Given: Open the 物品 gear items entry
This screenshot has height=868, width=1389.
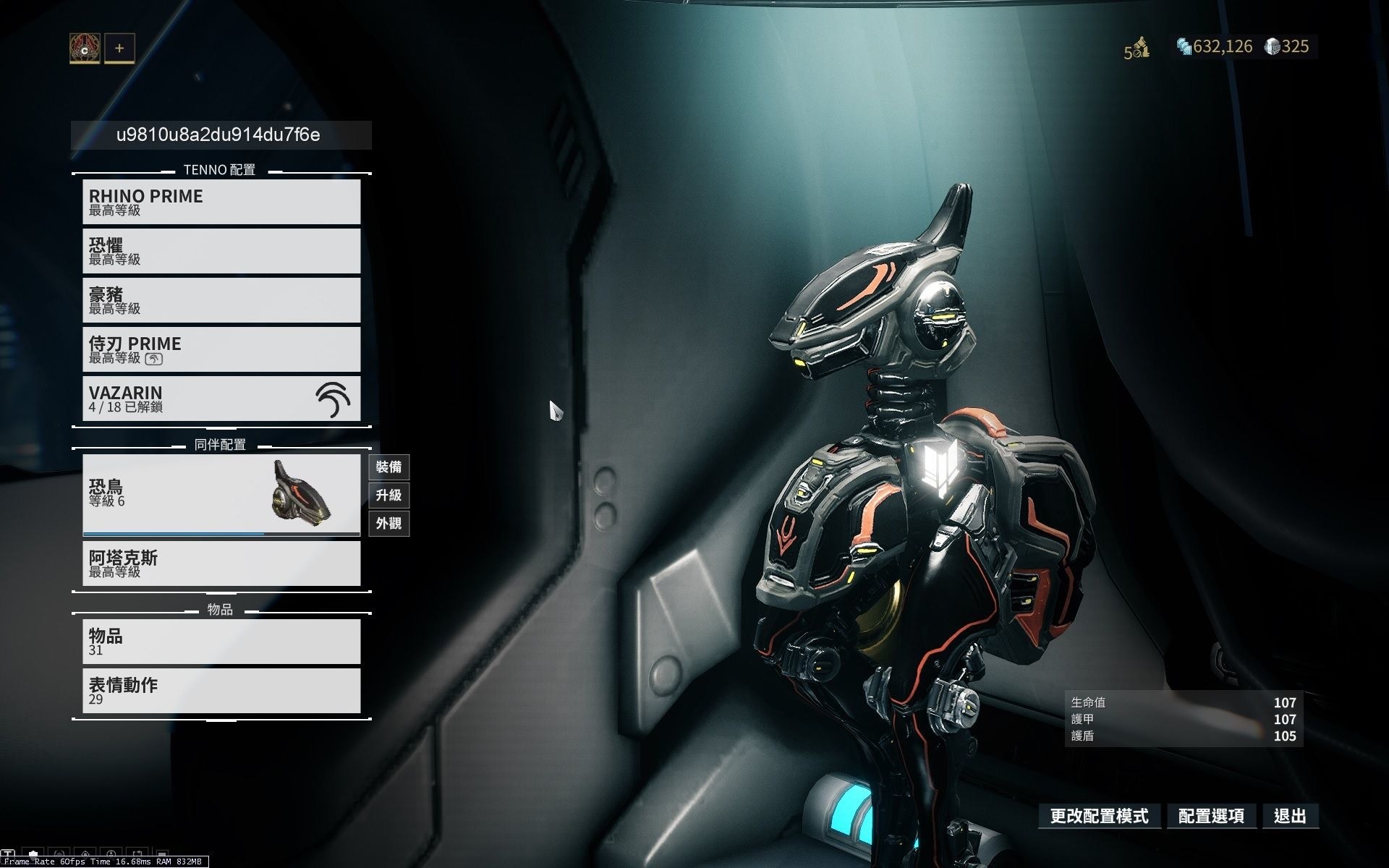Looking at the screenshot, I should coord(221,642).
